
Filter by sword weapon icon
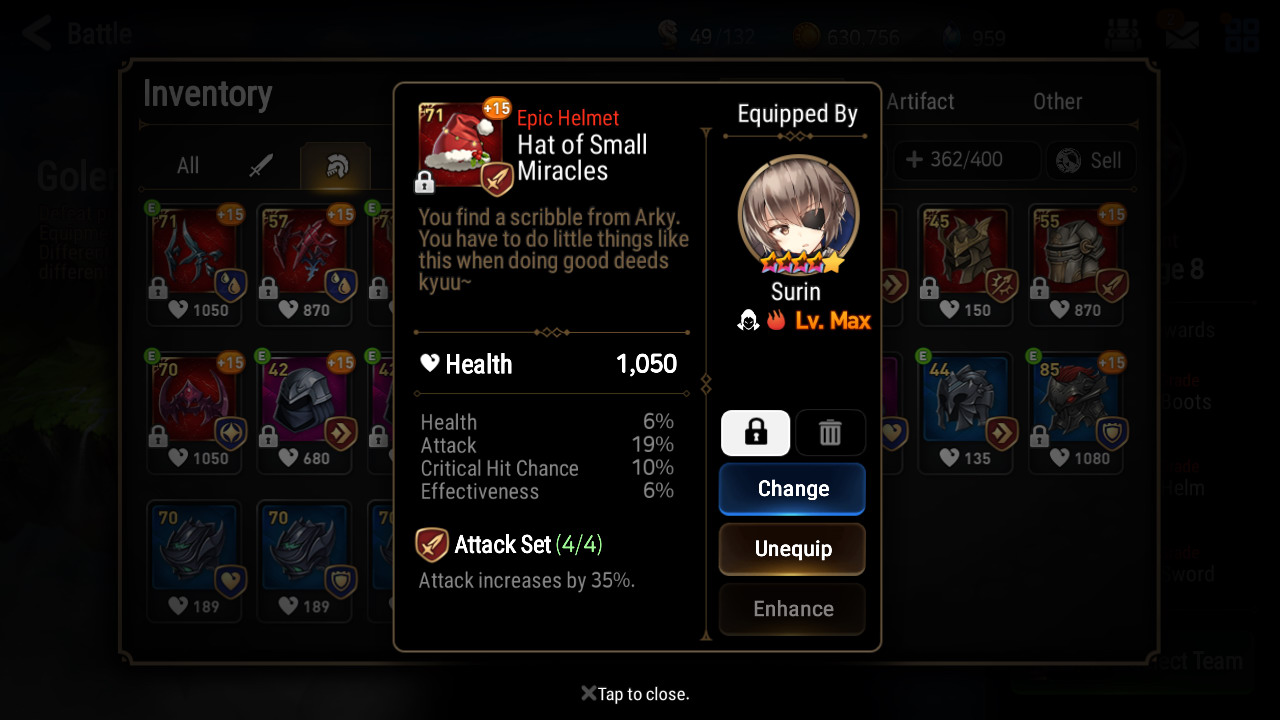(x=261, y=165)
